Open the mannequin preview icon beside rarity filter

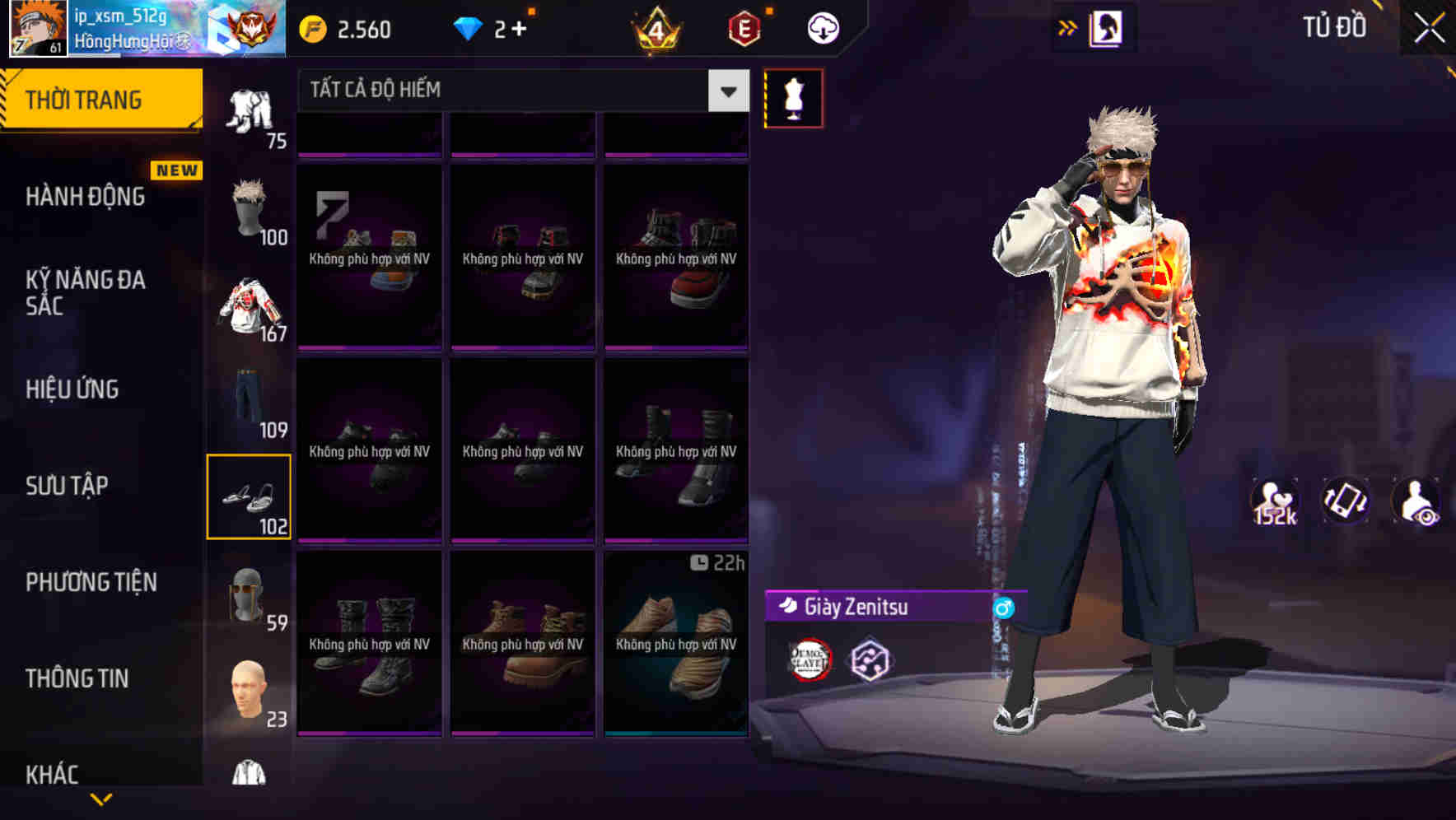[x=793, y=96]
